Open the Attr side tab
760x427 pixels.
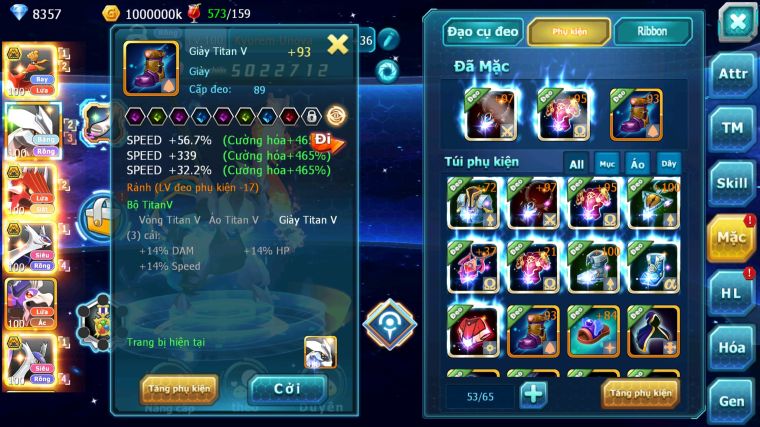pos(731,74)
